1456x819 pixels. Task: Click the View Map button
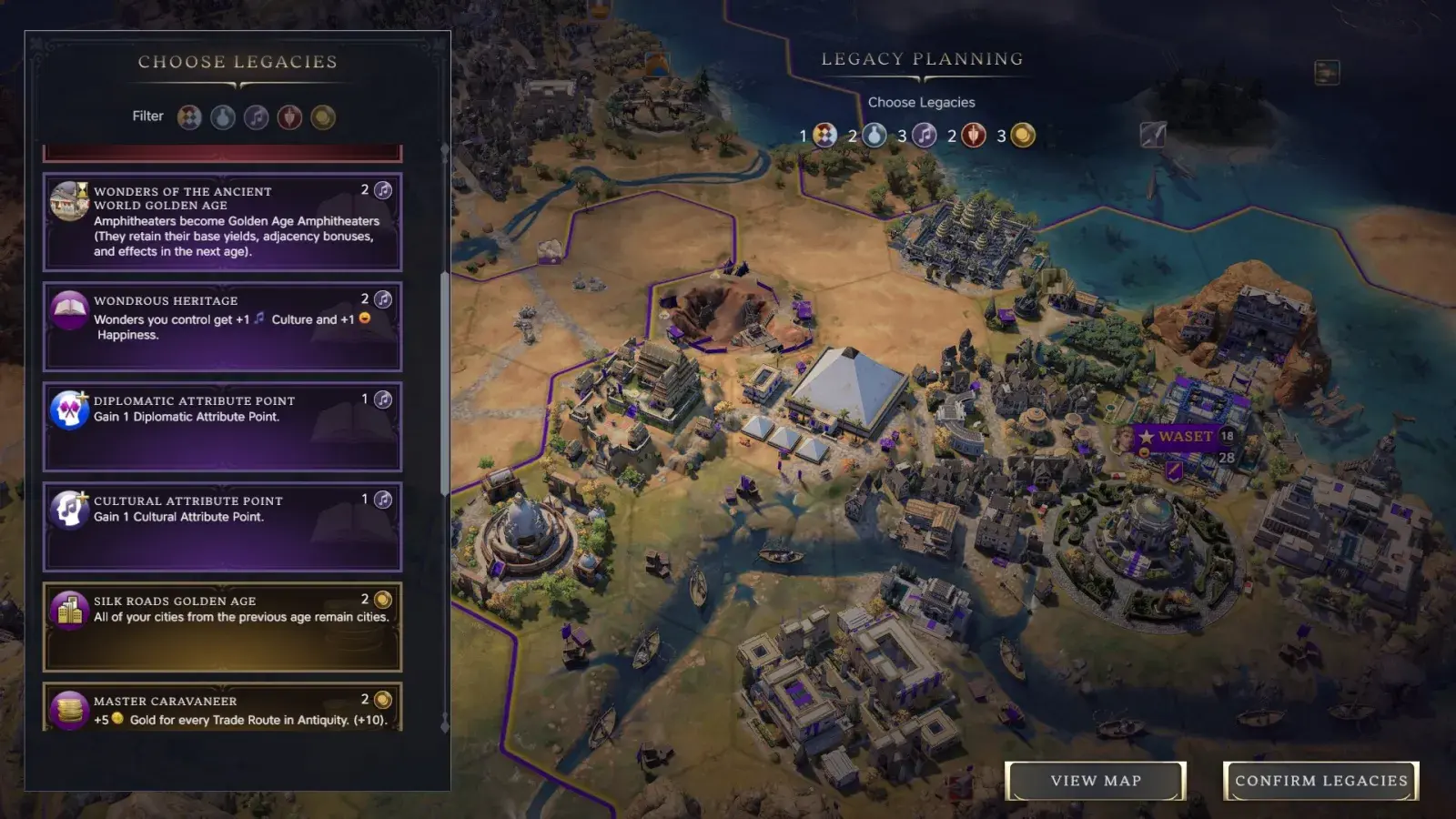point(1096,781)
